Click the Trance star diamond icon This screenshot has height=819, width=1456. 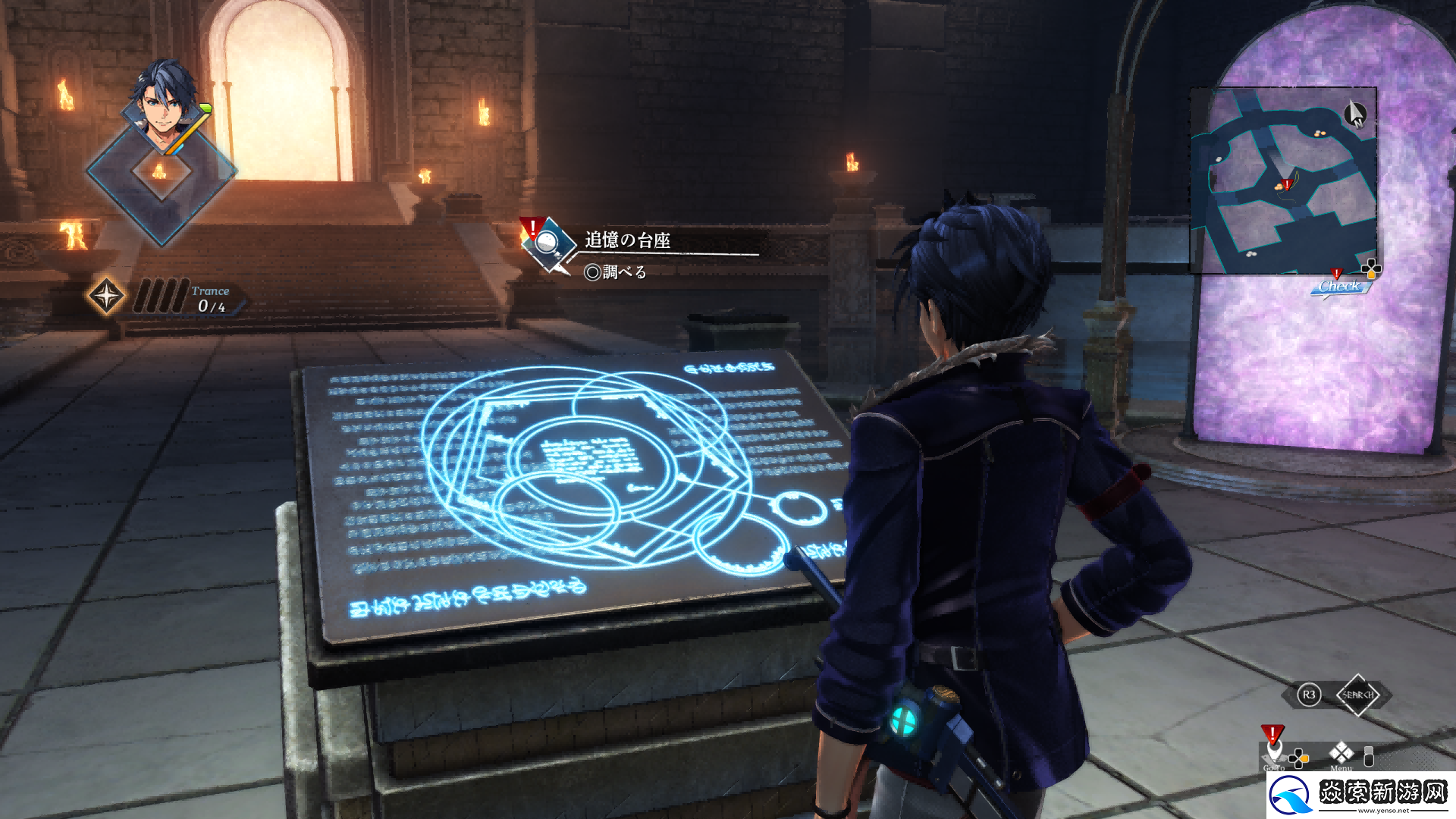tap(106, 296)
